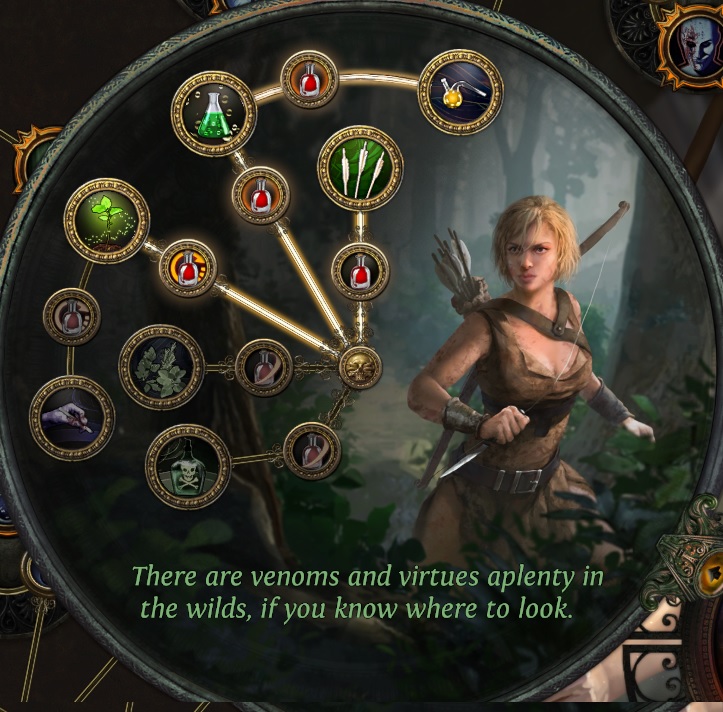Allocate the herb leaves notable node
Viewport: 723px width, 712px height.
click(x=161, y=367)
